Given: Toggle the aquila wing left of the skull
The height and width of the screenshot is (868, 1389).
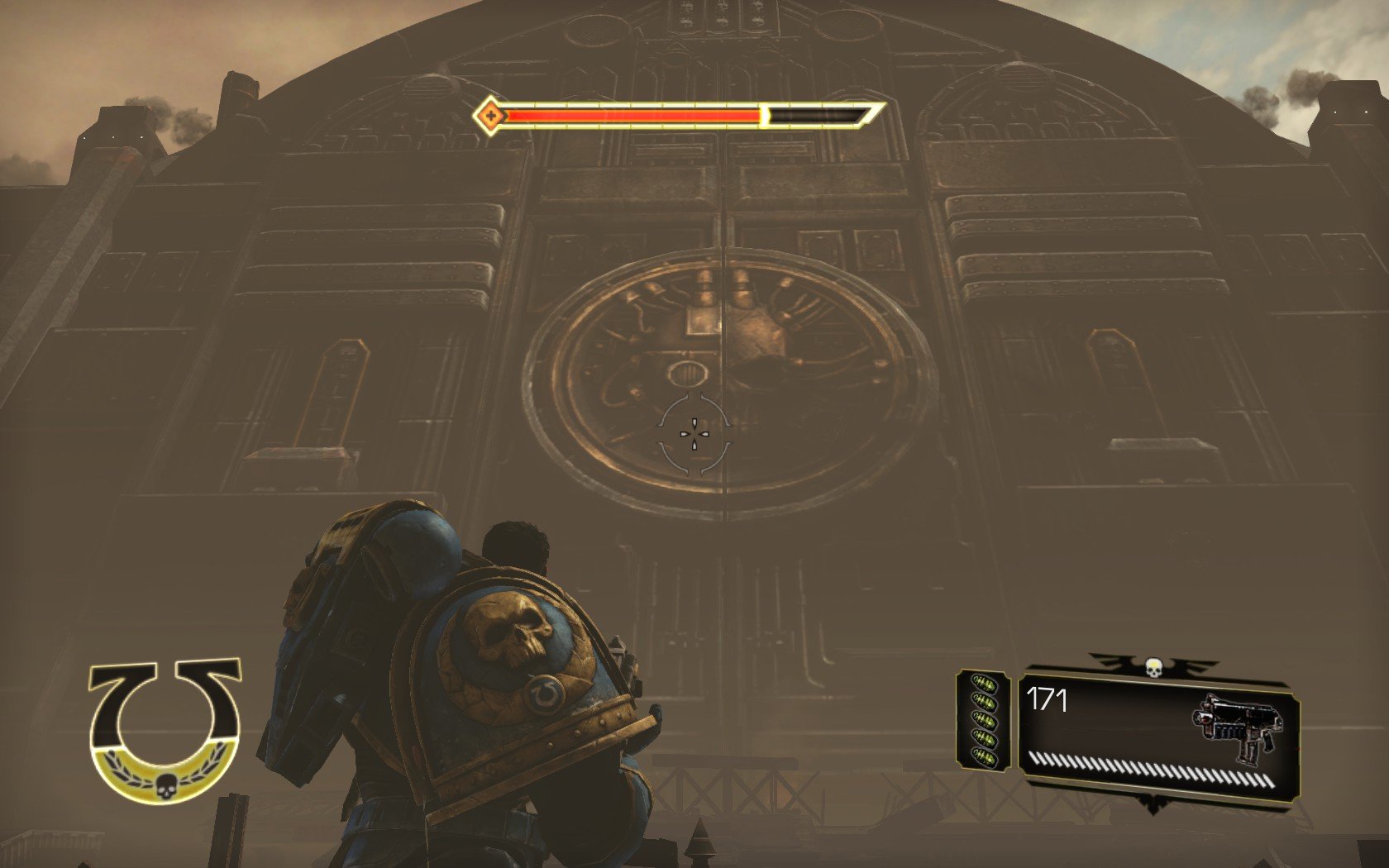Looking at the screenshot, I should (x=1108, y=662).
